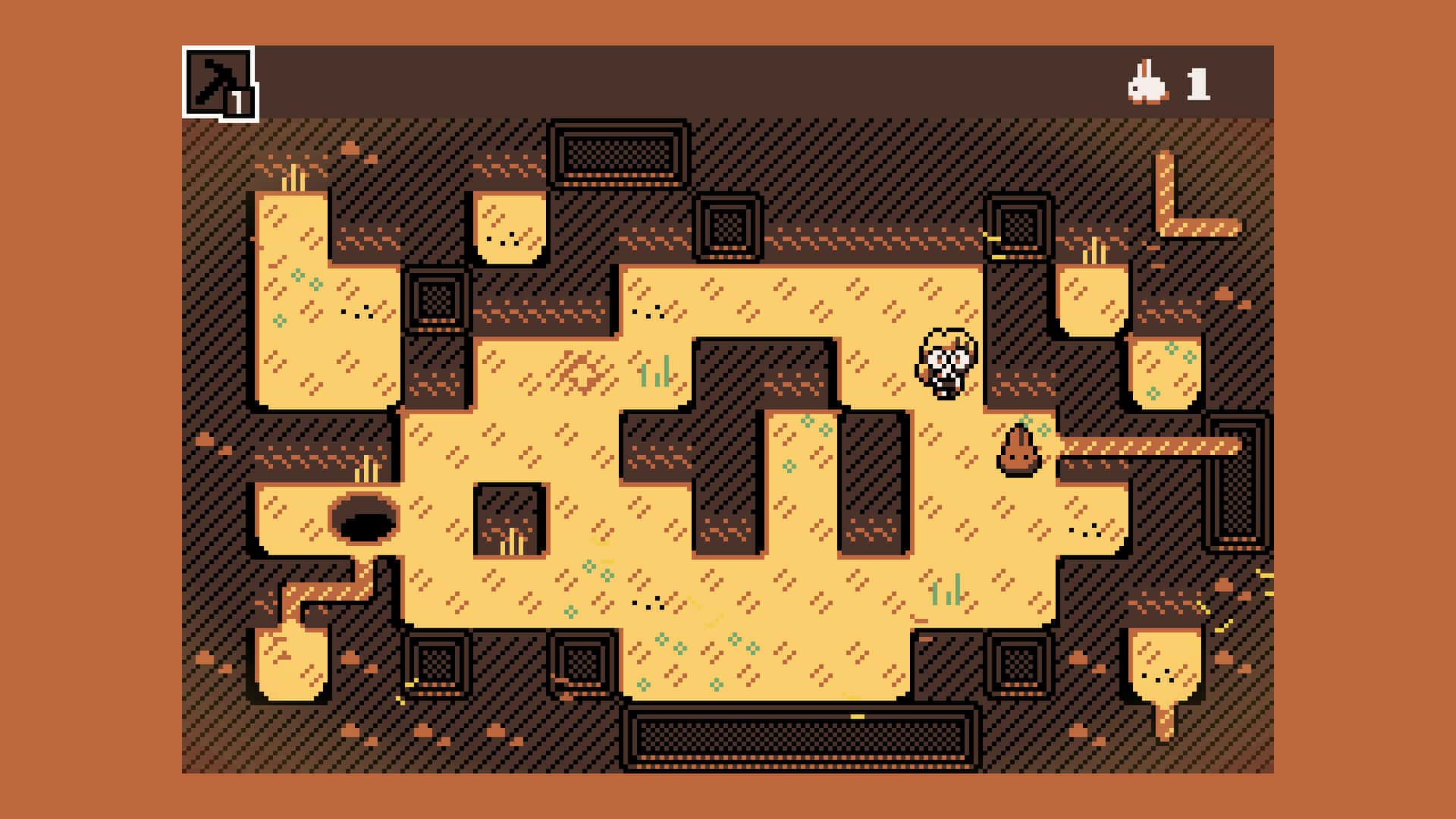This screenshot has height=819, width=1456.
Task: Click the white rabbit head icon
Action: (x=1145, y=83)
